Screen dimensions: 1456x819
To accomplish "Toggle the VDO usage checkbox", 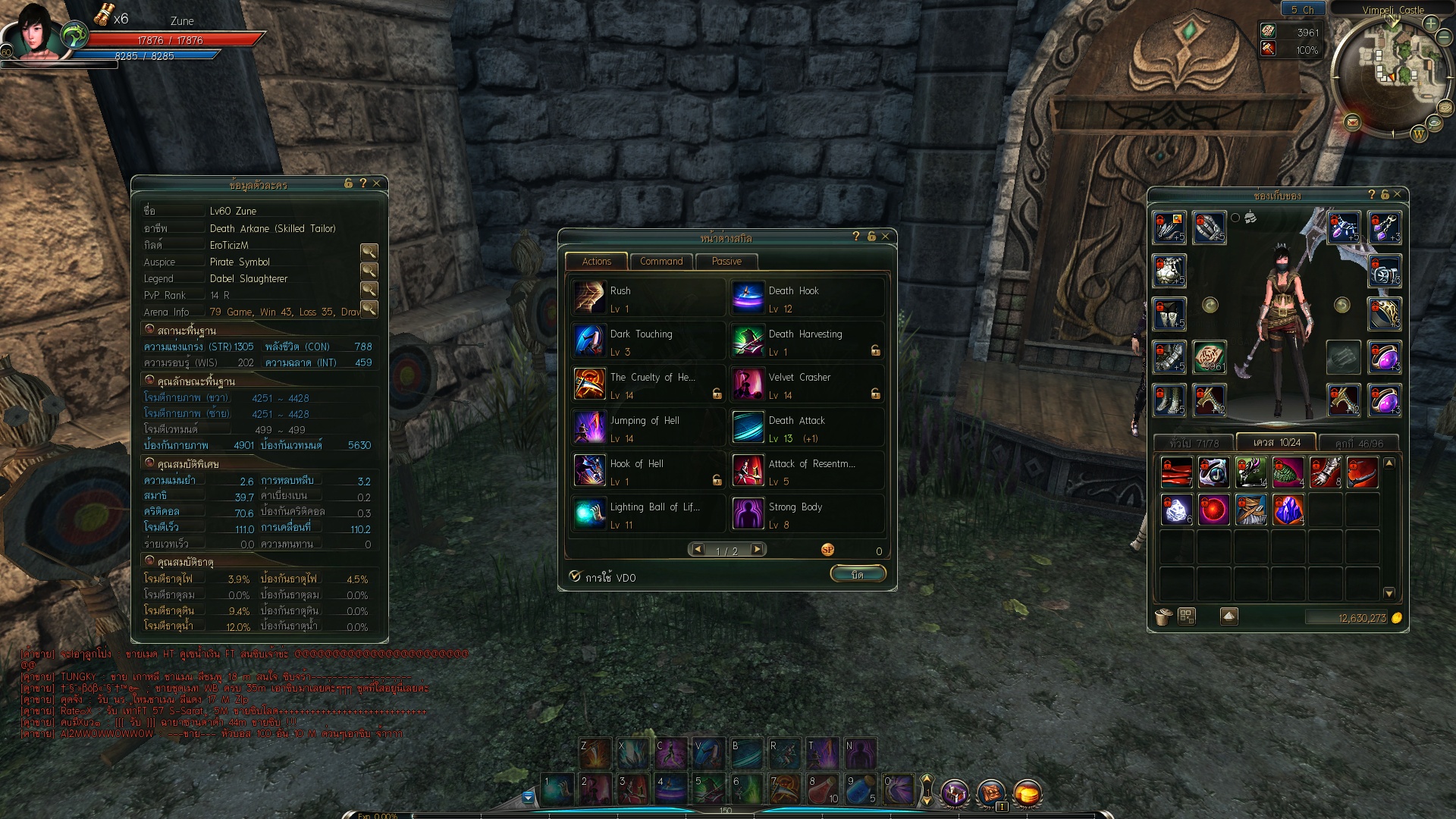I will click(575, 577).
